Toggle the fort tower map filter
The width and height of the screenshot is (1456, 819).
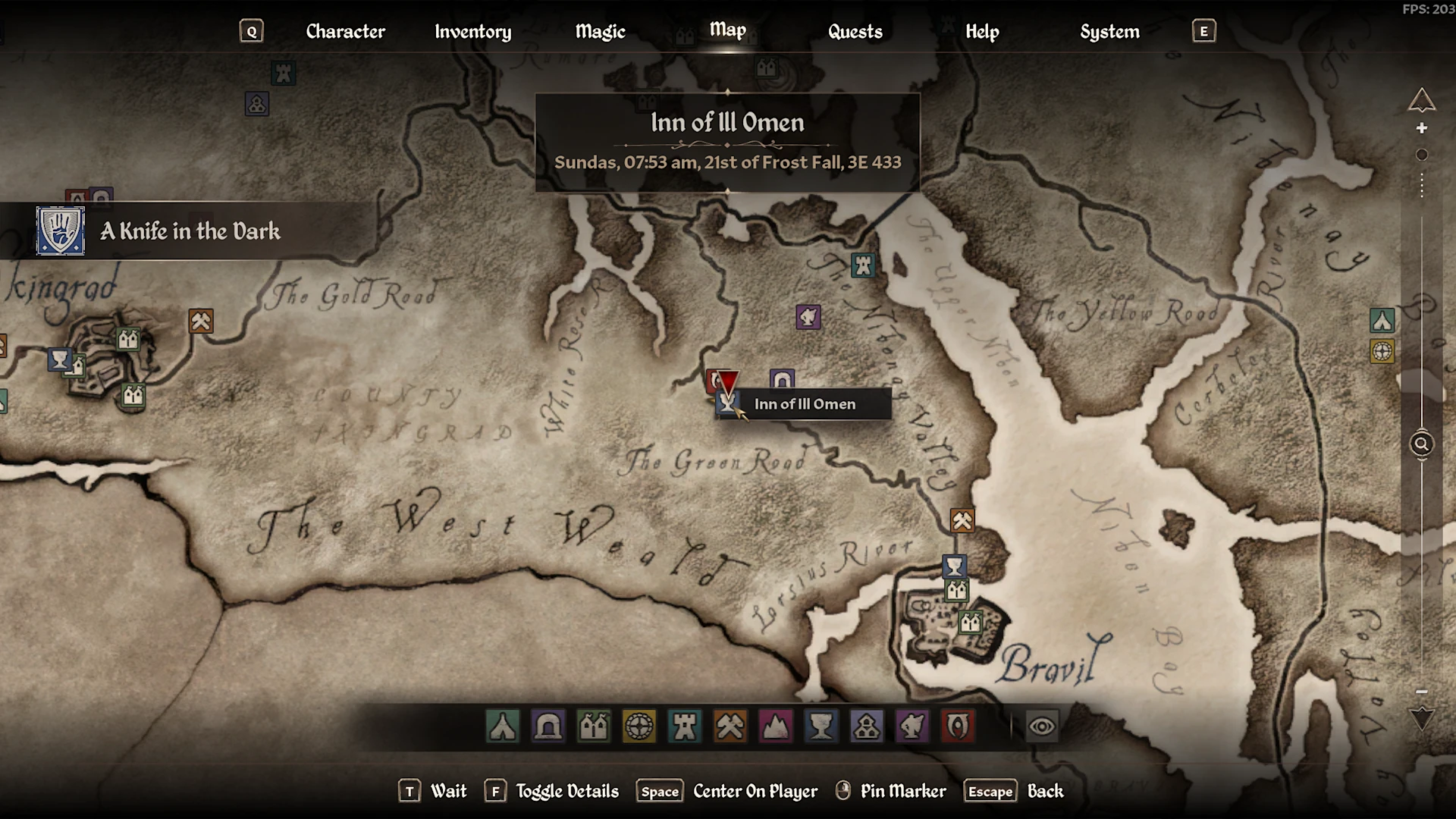click(x=685, y=726)
